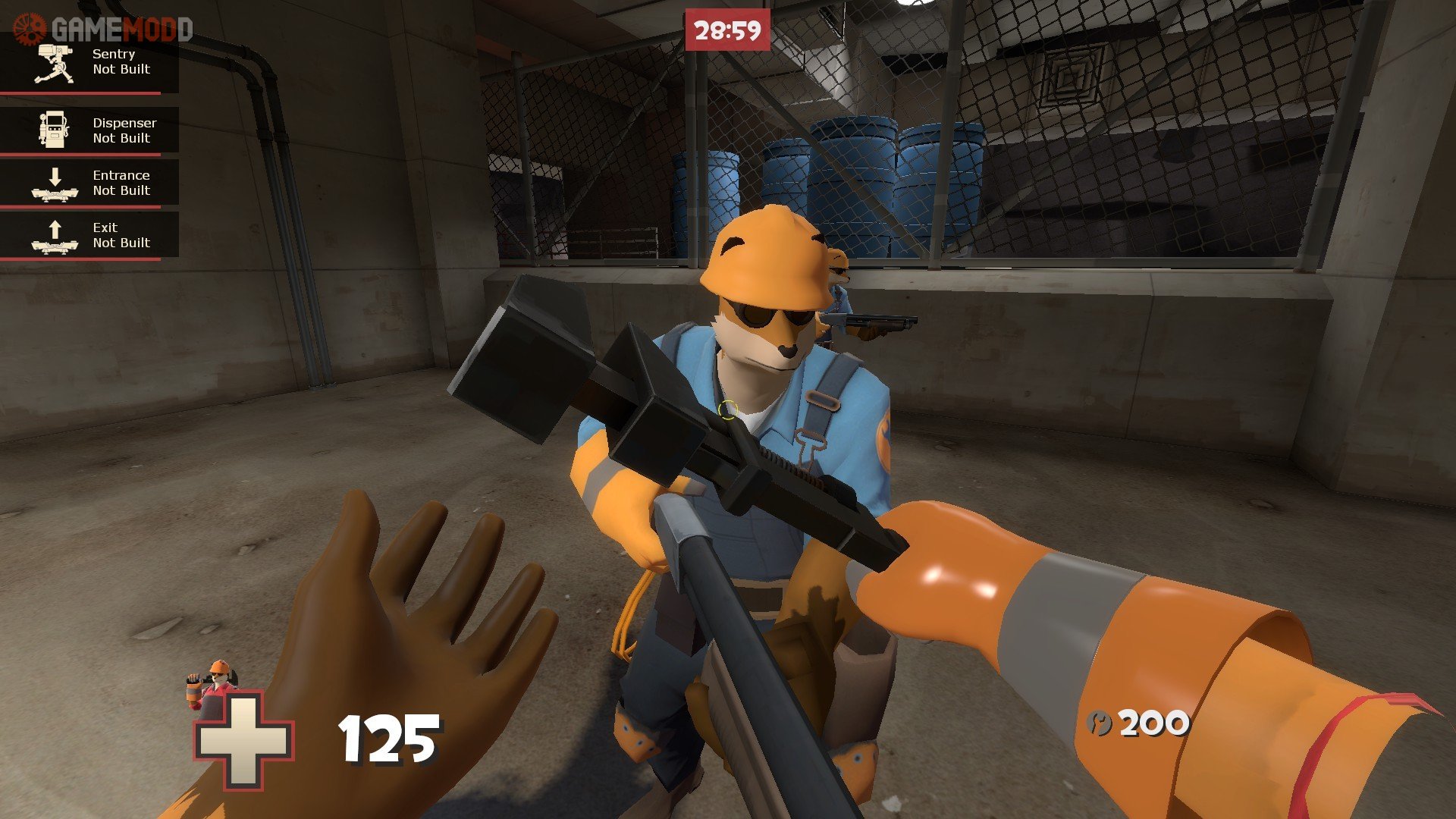
Task: Select the Entrance label in the build list
Action: click(121, 174)
